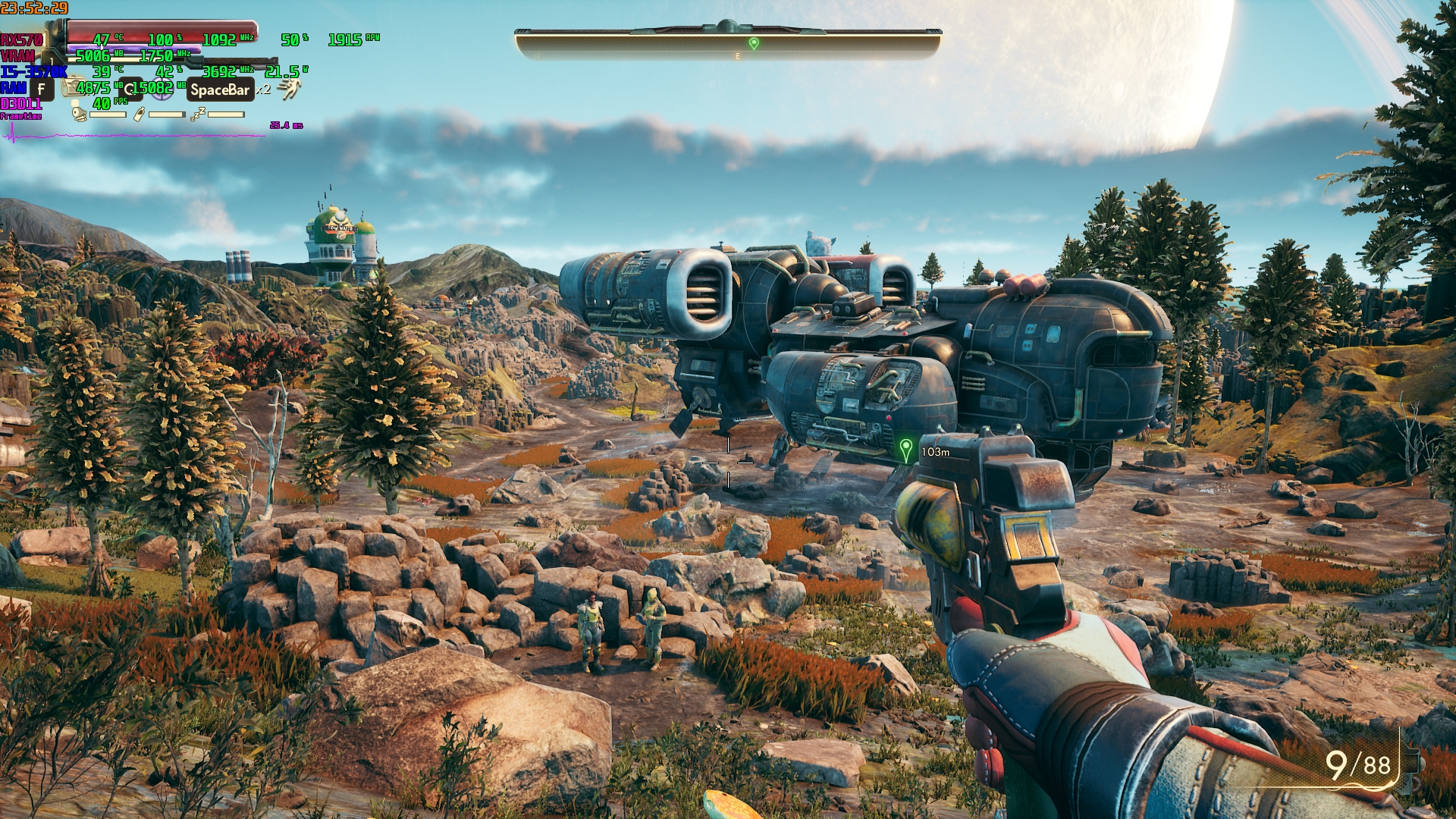Click the compass bar's E heading letter
Screen dimensions: 1456x819
click(x=738, y=56)
